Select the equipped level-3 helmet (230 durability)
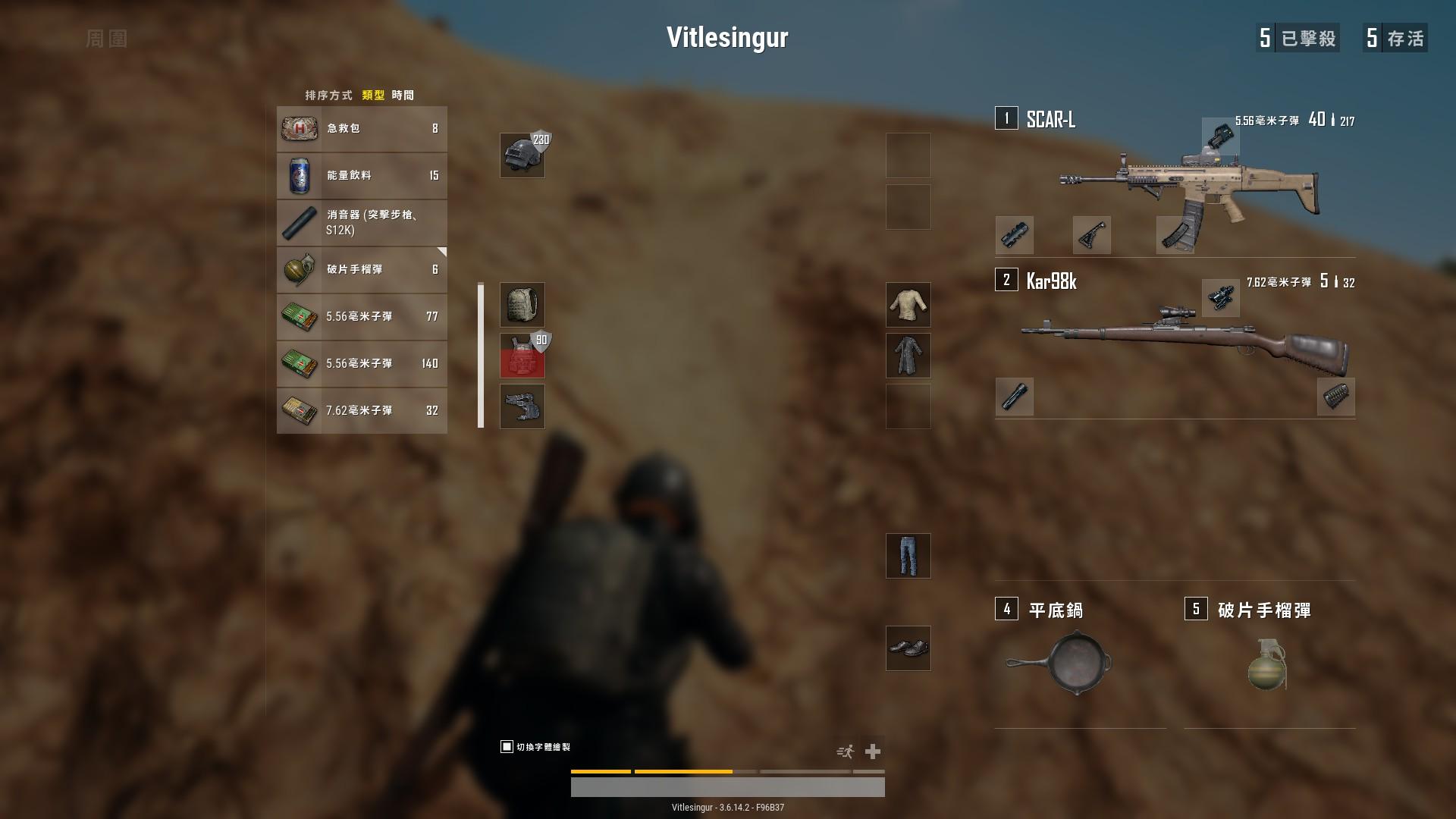 tap(522, 156)
